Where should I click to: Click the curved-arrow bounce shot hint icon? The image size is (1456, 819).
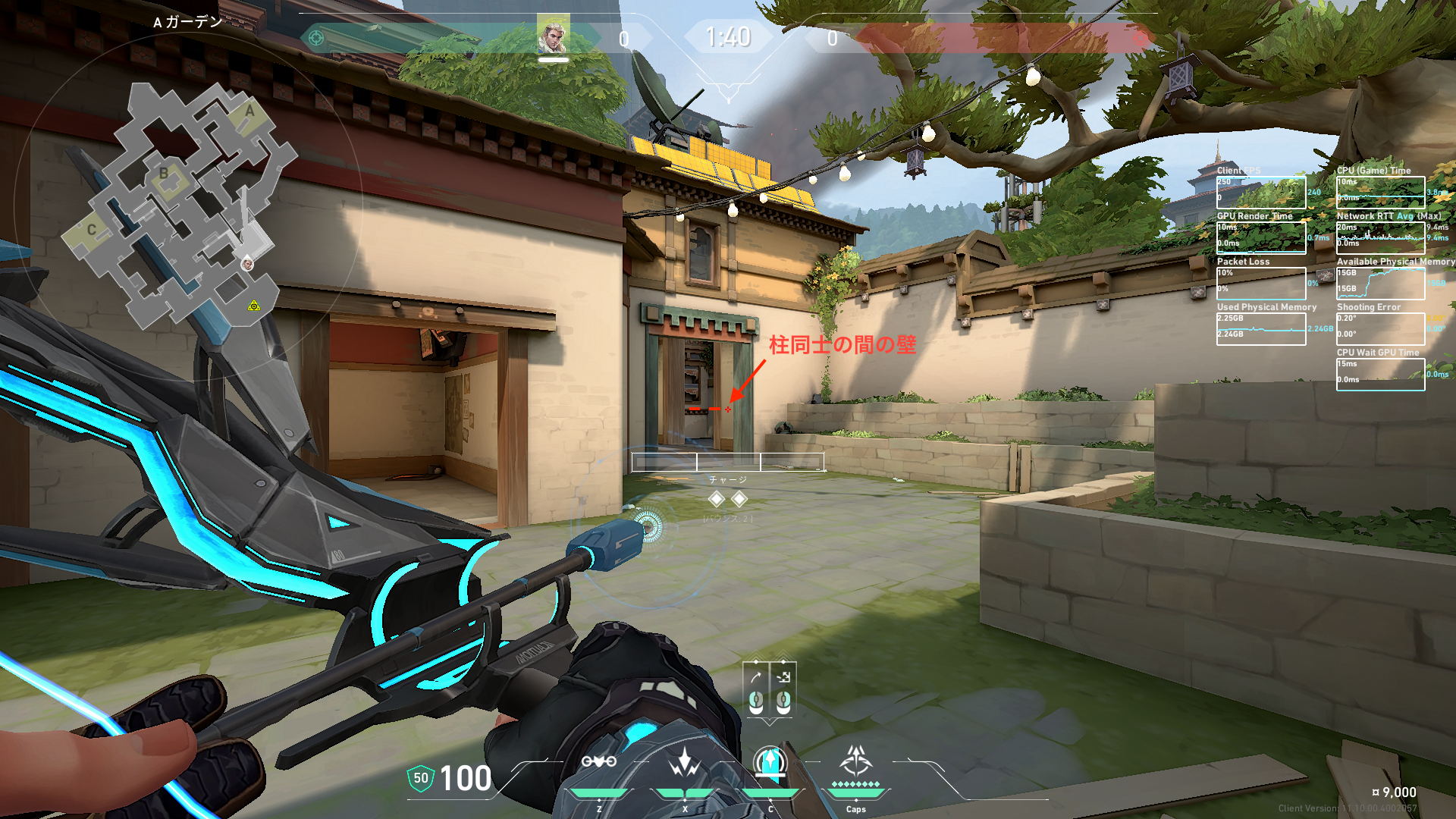(x=756, y=676)
